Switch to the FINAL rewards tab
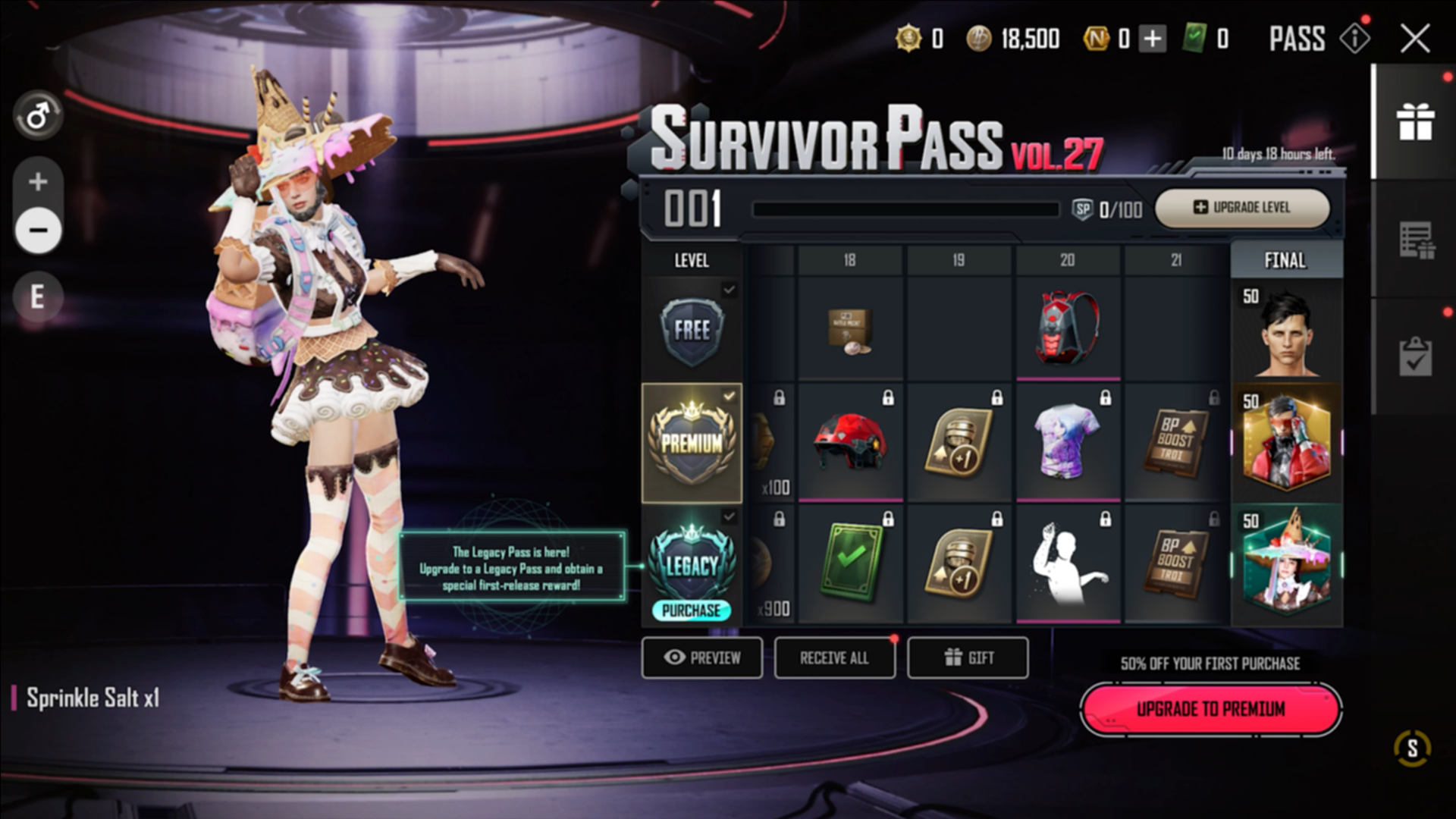 point(1285,261)
